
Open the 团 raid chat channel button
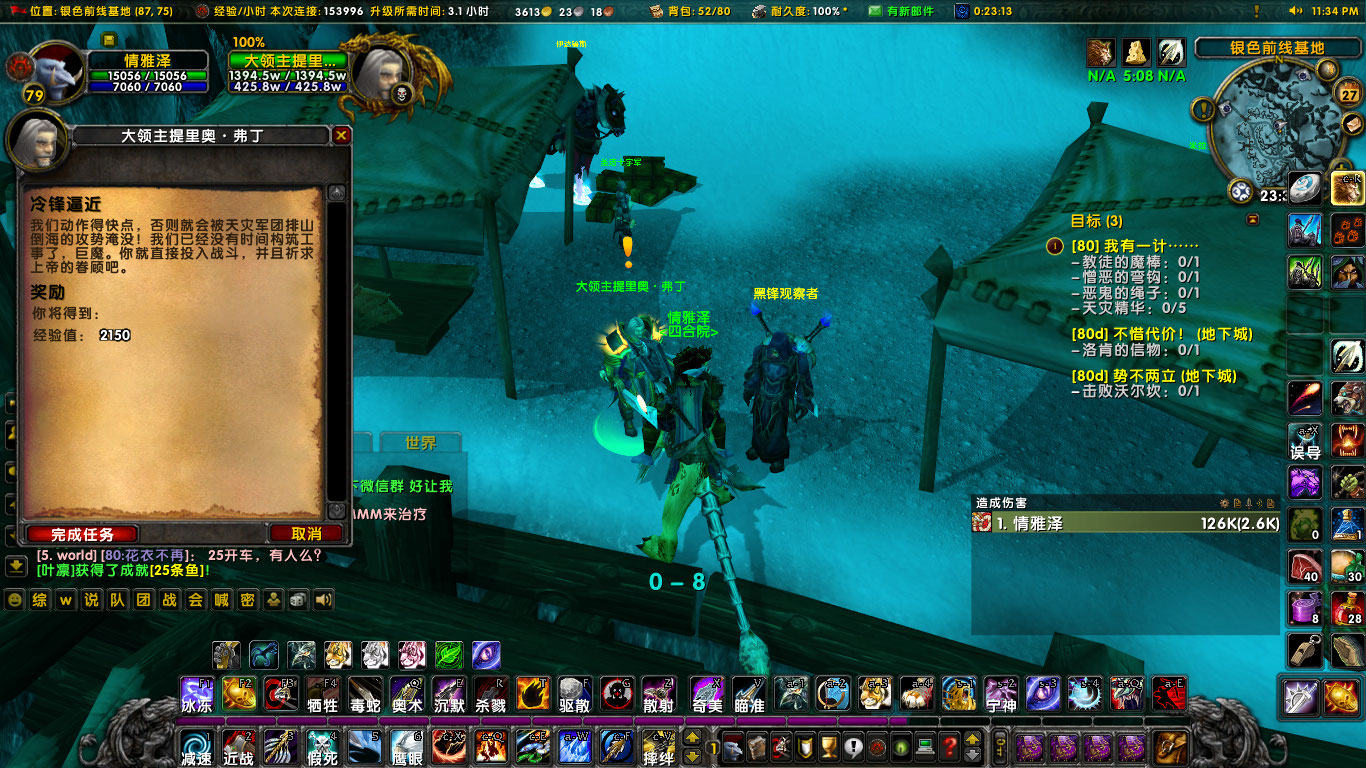click(143, 601)
